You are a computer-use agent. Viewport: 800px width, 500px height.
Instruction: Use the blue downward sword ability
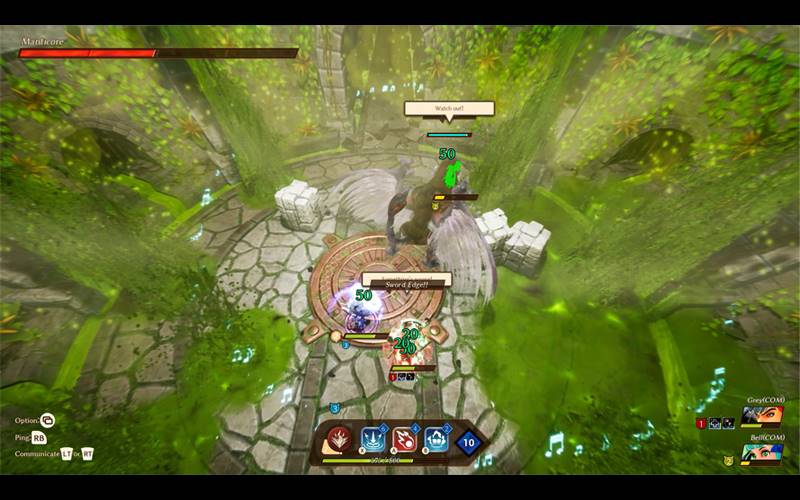tap(373, 439)
